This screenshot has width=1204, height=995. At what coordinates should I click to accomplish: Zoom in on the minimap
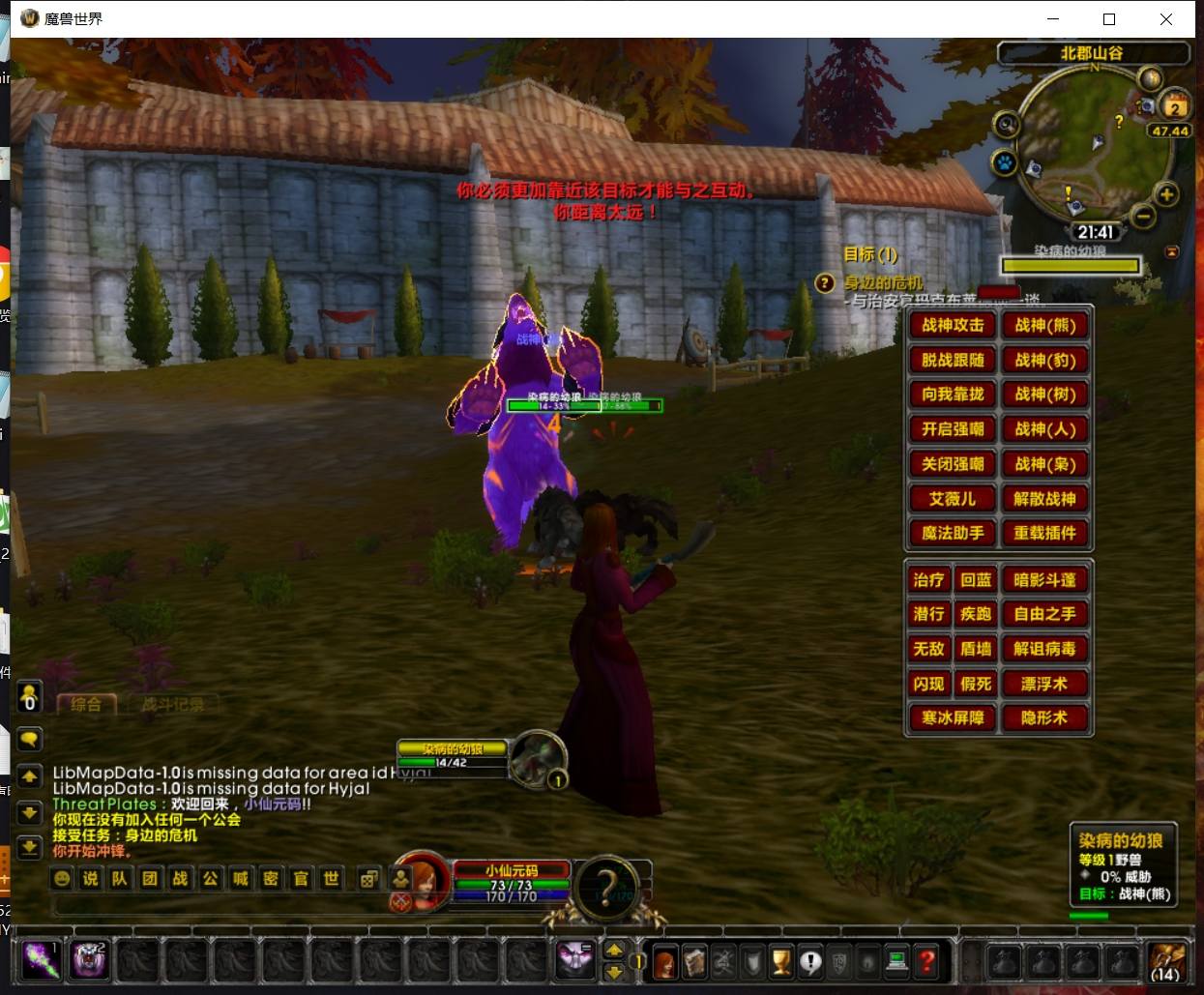1167,194
